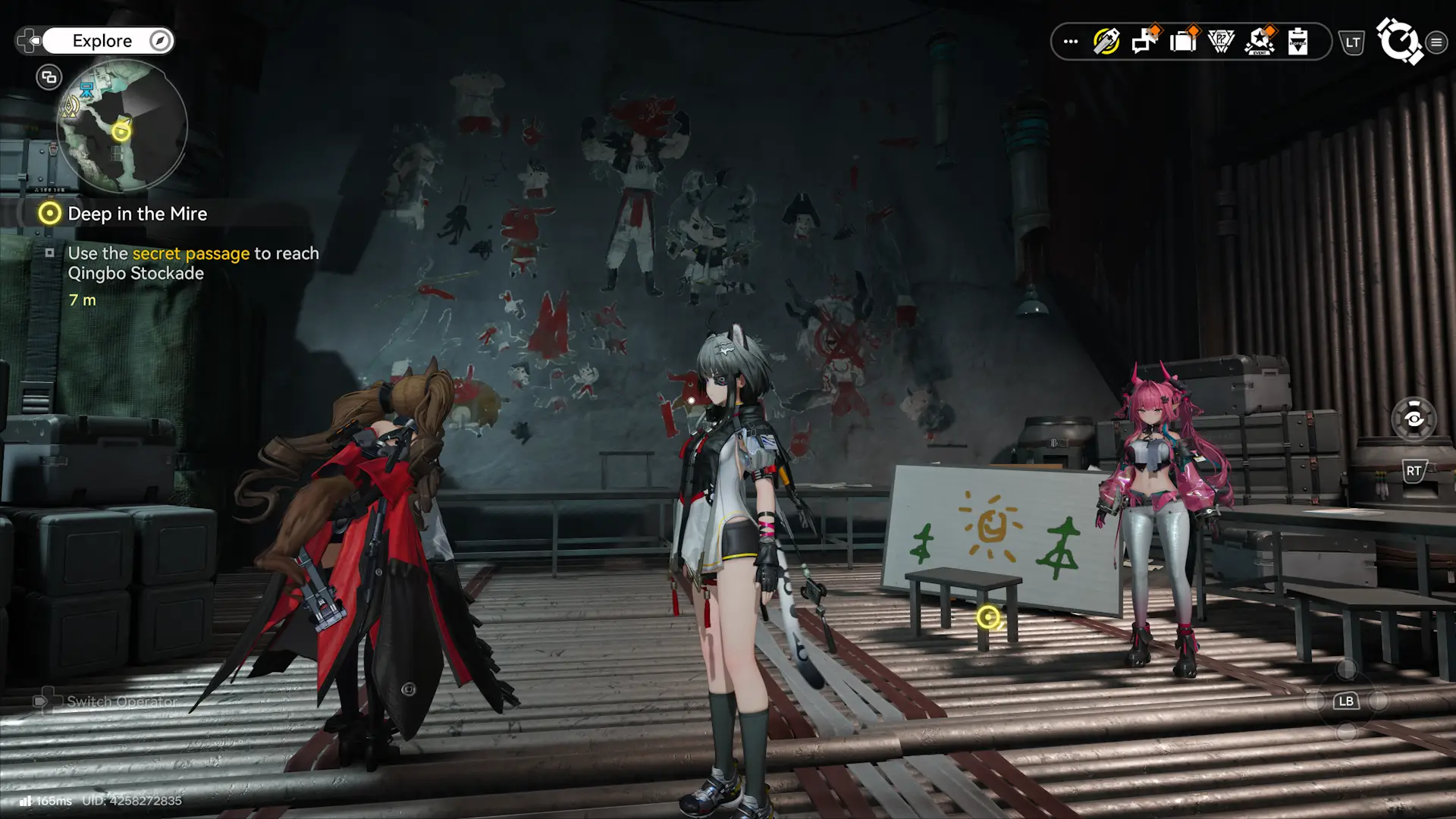Screen dimensions: 1456x819
Task: Open the chat bubbles icon
Action: [x=1144, y=42]
